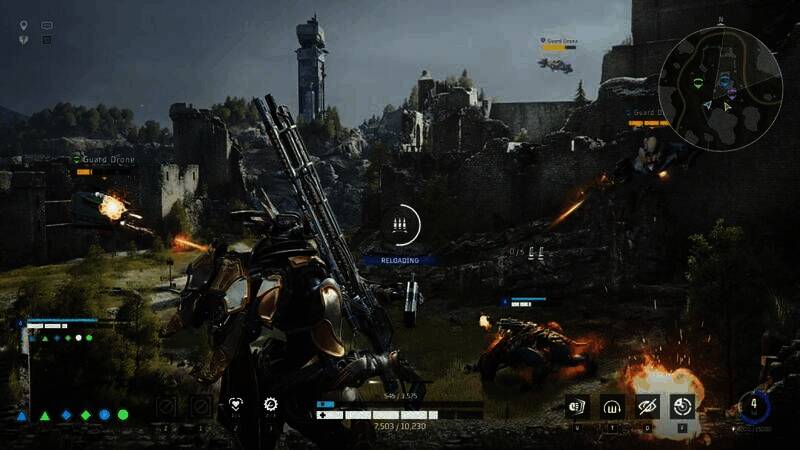Open the chat bubble icon
This screenshot has height=450, width=800.
(46, 25)
